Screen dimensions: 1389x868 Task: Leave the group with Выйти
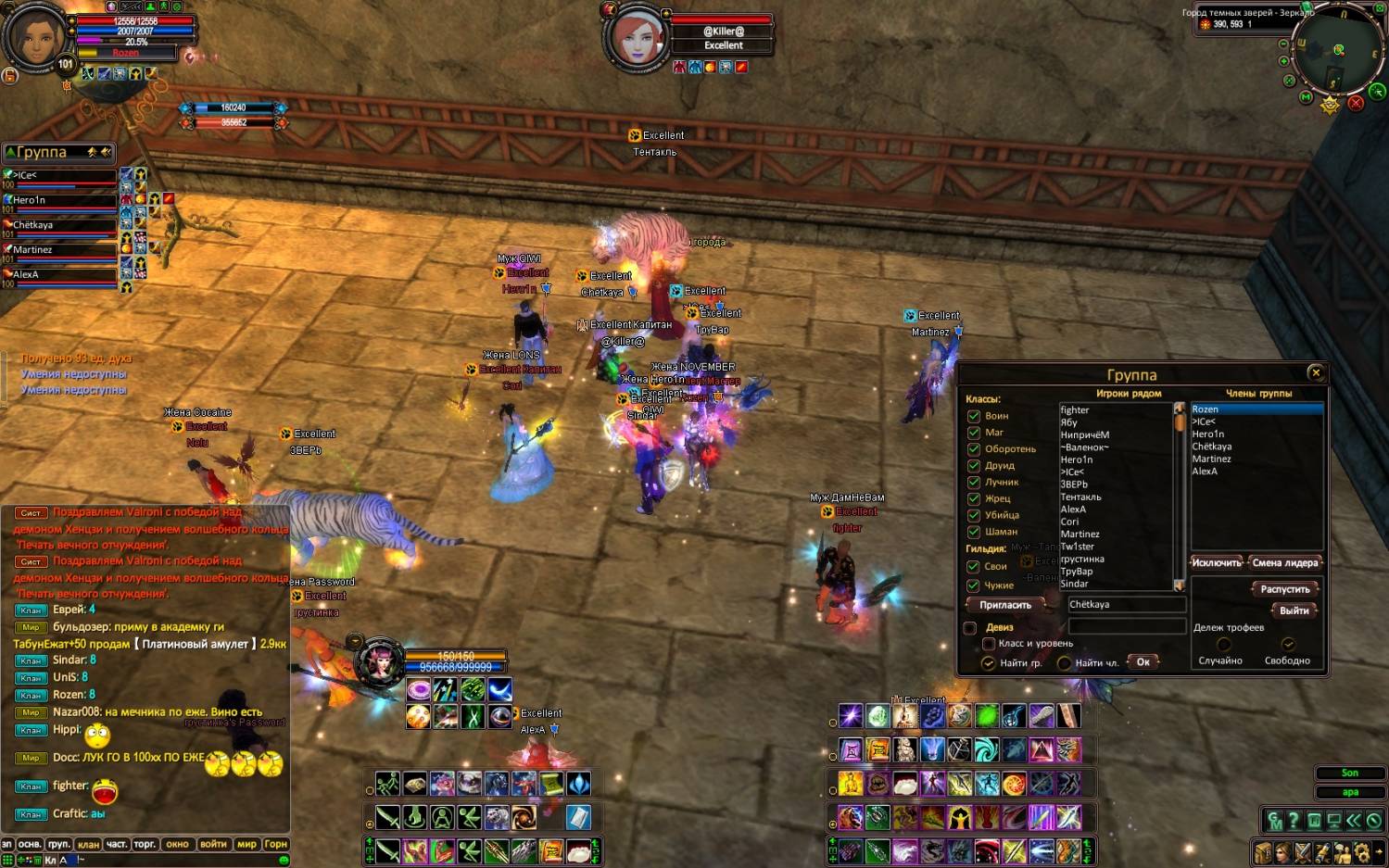[x=1294, y=610]
